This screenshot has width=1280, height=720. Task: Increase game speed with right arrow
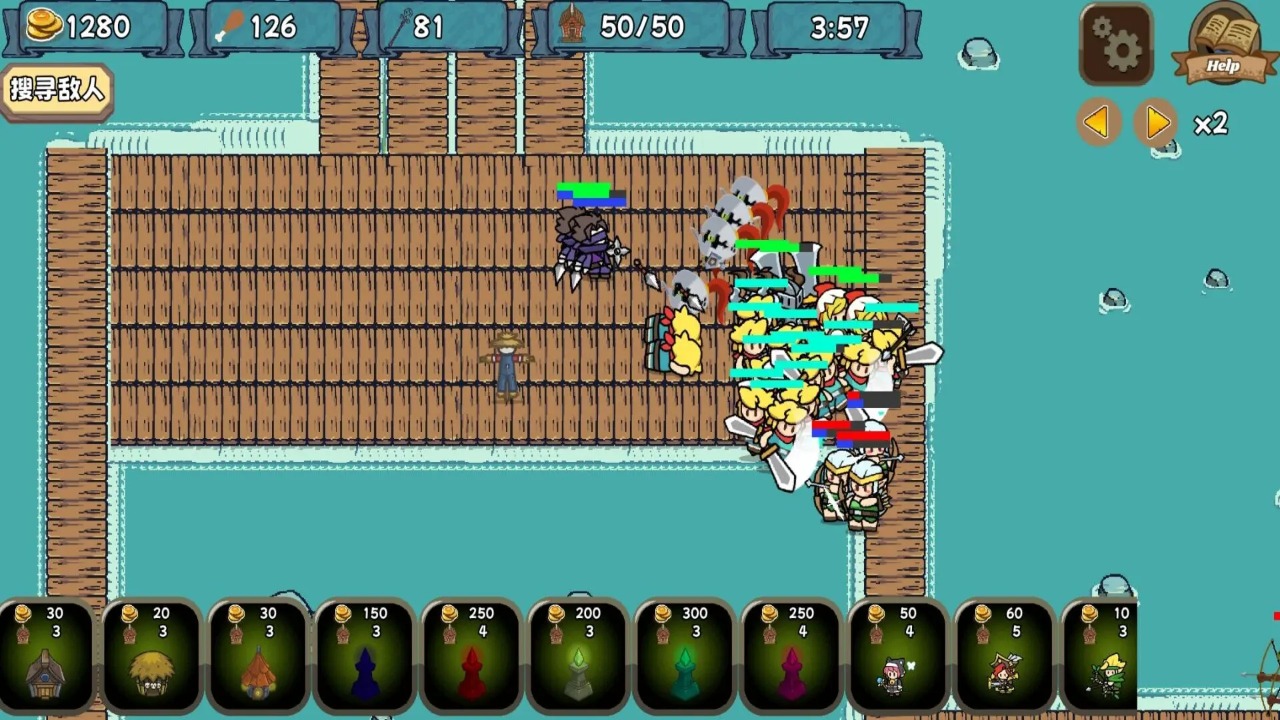[1157, 121]
